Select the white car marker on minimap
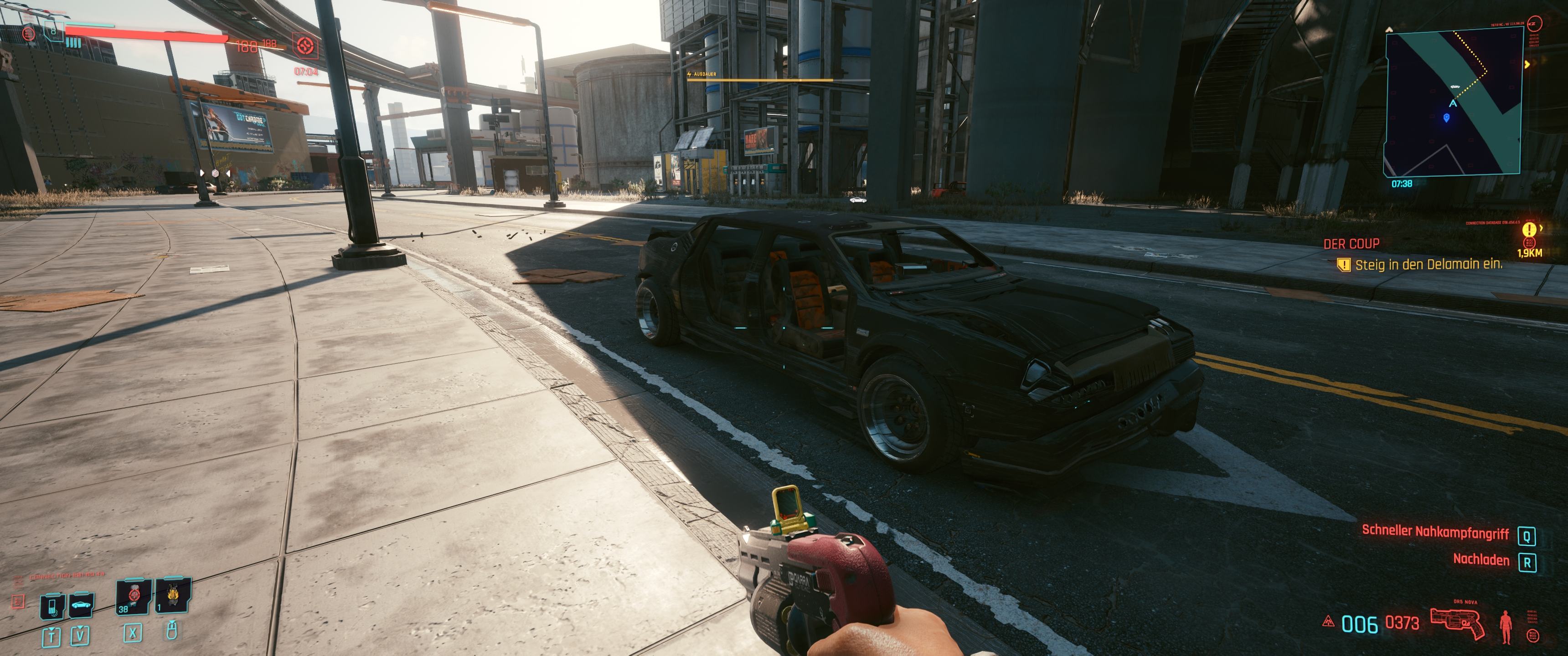Image resolution: width=1568 pixels, height=656 pixels. click(x=1455, y=87)
